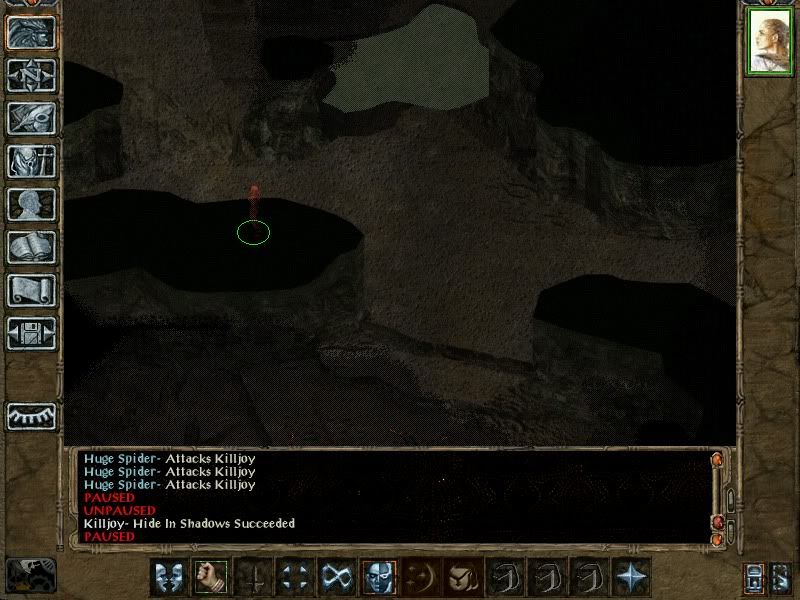The image size is (800, 600).
Task: Use the thieving skills loop icon
Action: pos(336,577)
